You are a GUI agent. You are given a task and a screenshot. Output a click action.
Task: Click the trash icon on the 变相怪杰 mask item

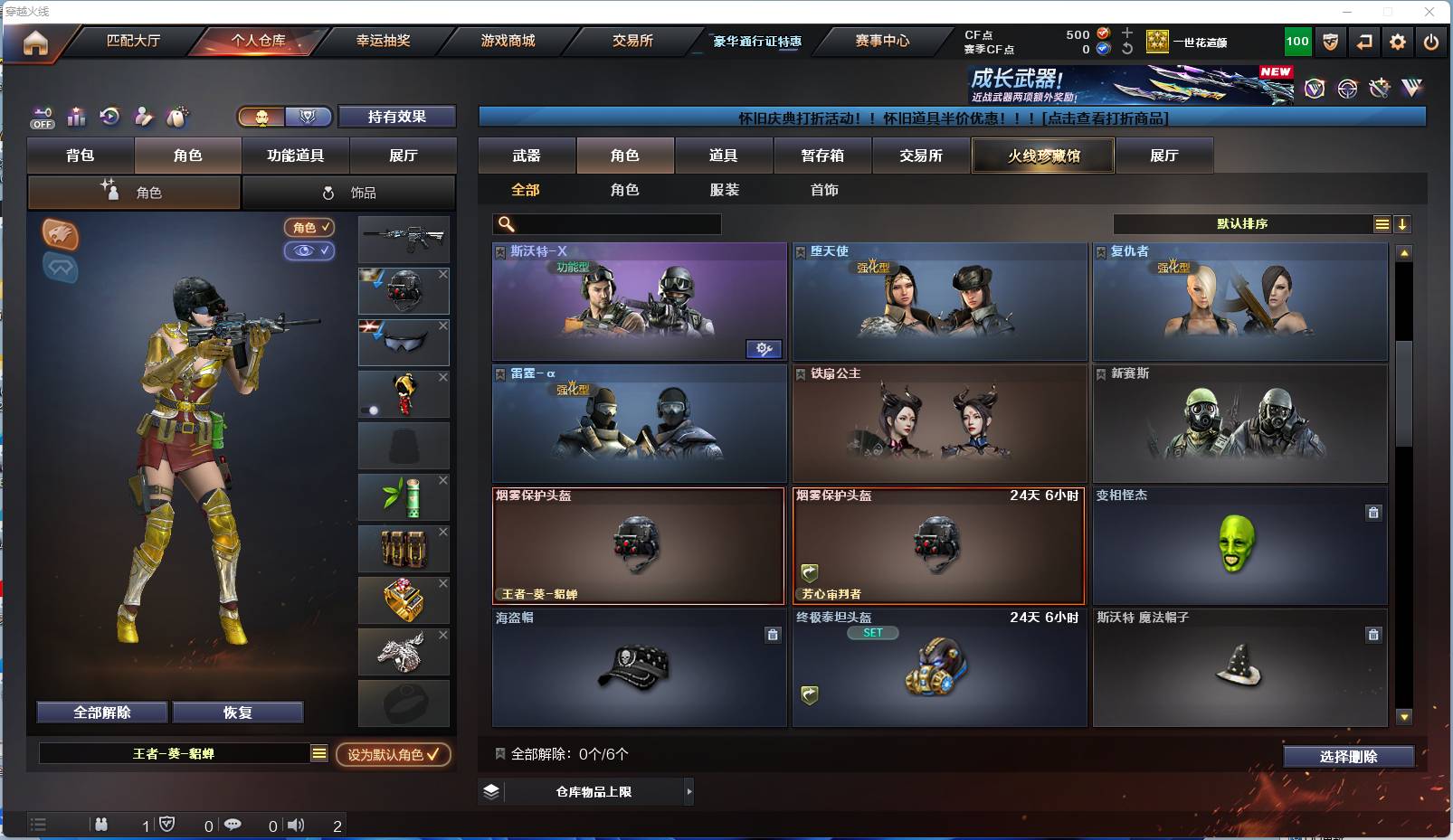point(1373,512)
